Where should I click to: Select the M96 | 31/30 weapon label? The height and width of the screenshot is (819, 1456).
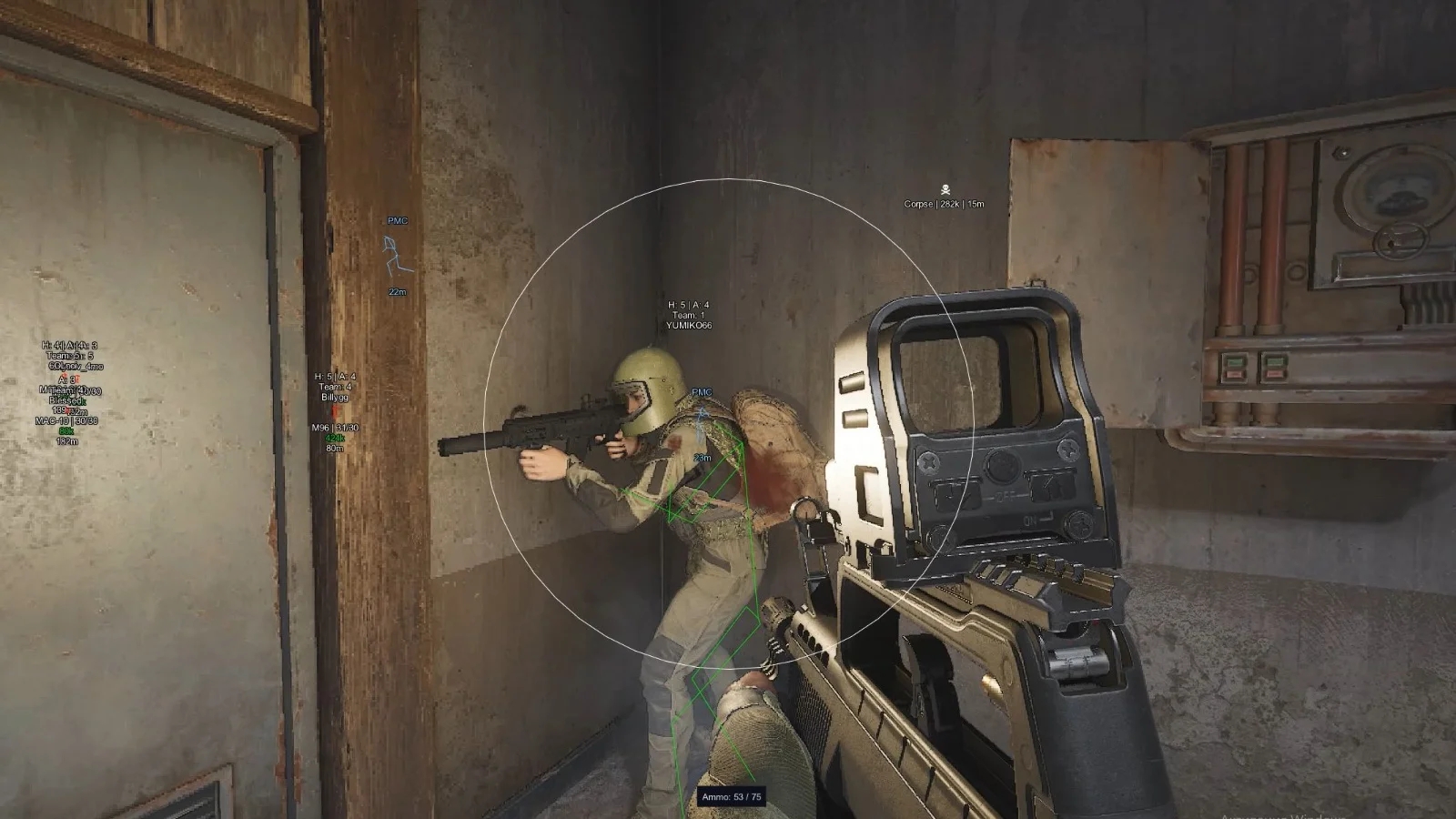pyautogui.click(x=336, y=428)
